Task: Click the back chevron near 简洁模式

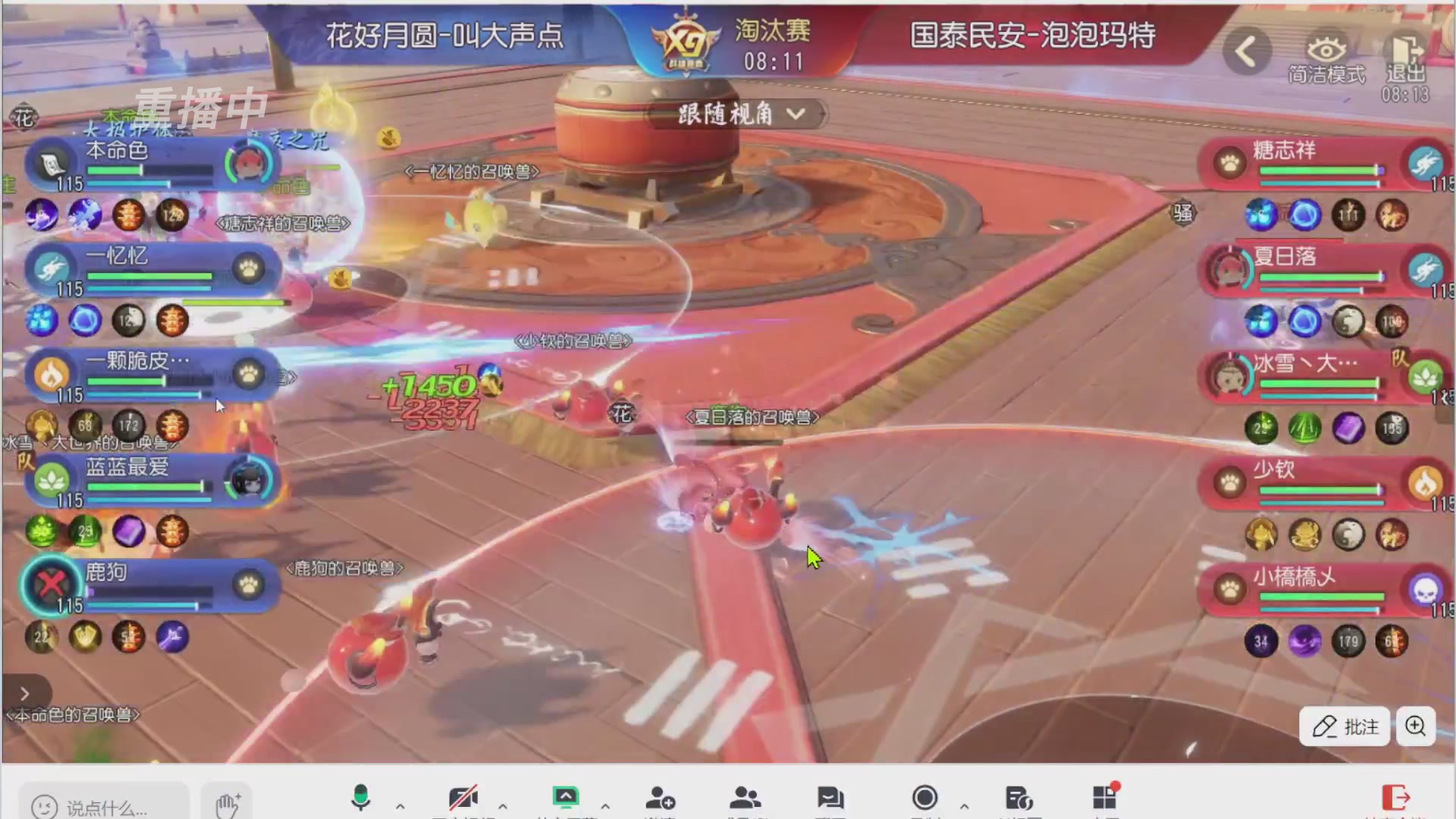Action: pos(1246,50)
